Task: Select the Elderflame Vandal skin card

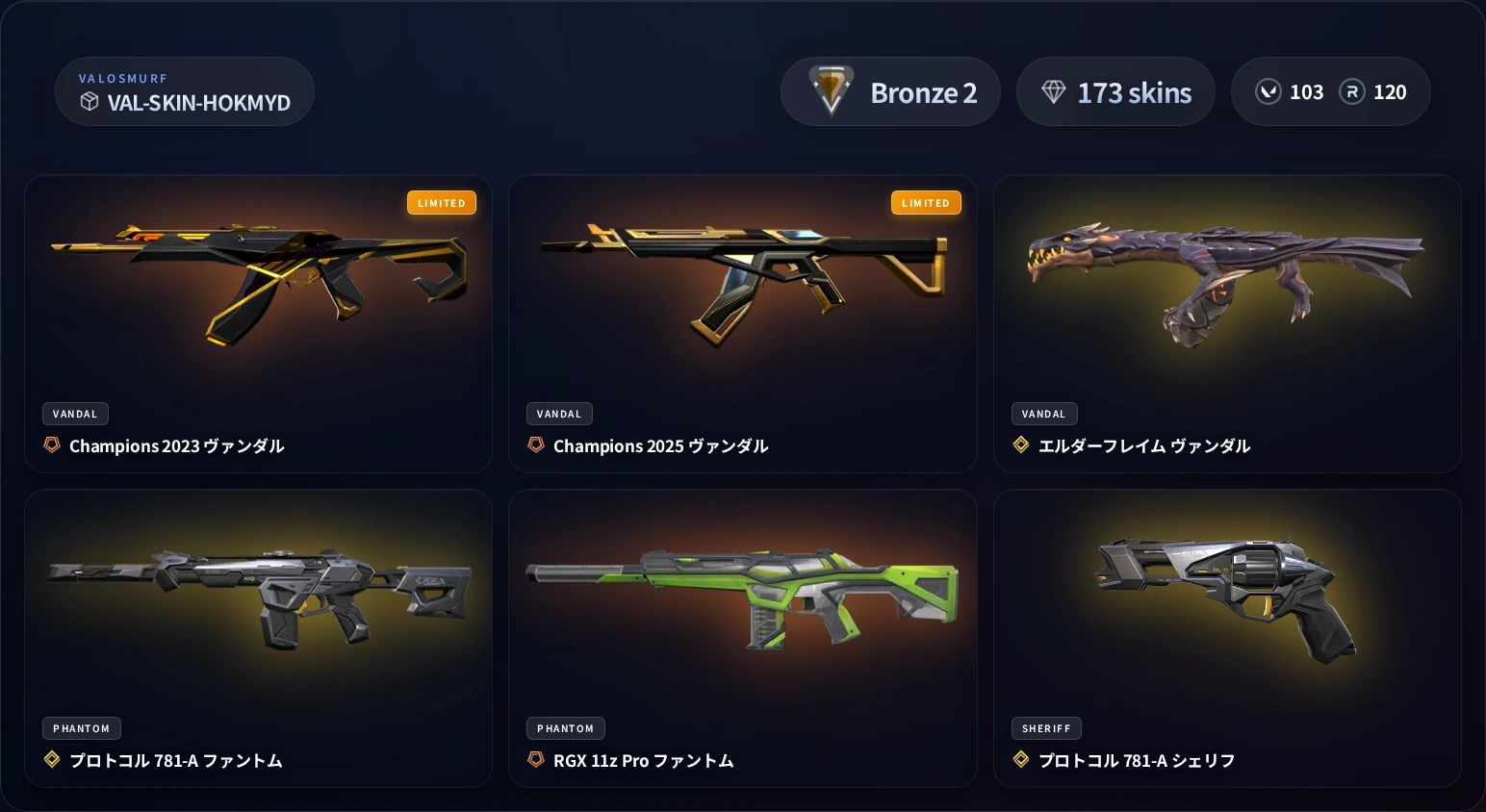Action: tap(1228, 323)
